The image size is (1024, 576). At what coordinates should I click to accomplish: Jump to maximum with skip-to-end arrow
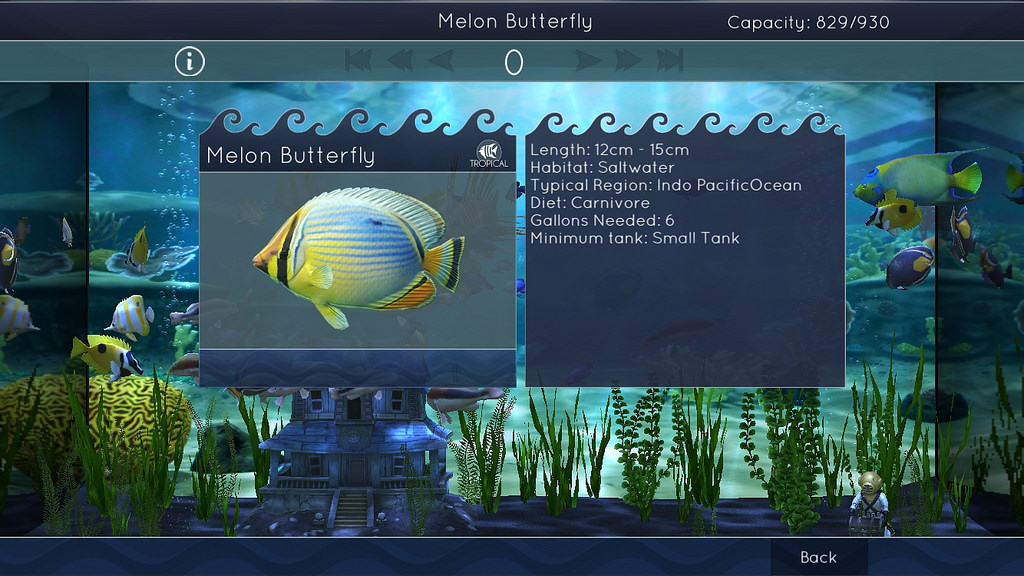pos(670,62)
